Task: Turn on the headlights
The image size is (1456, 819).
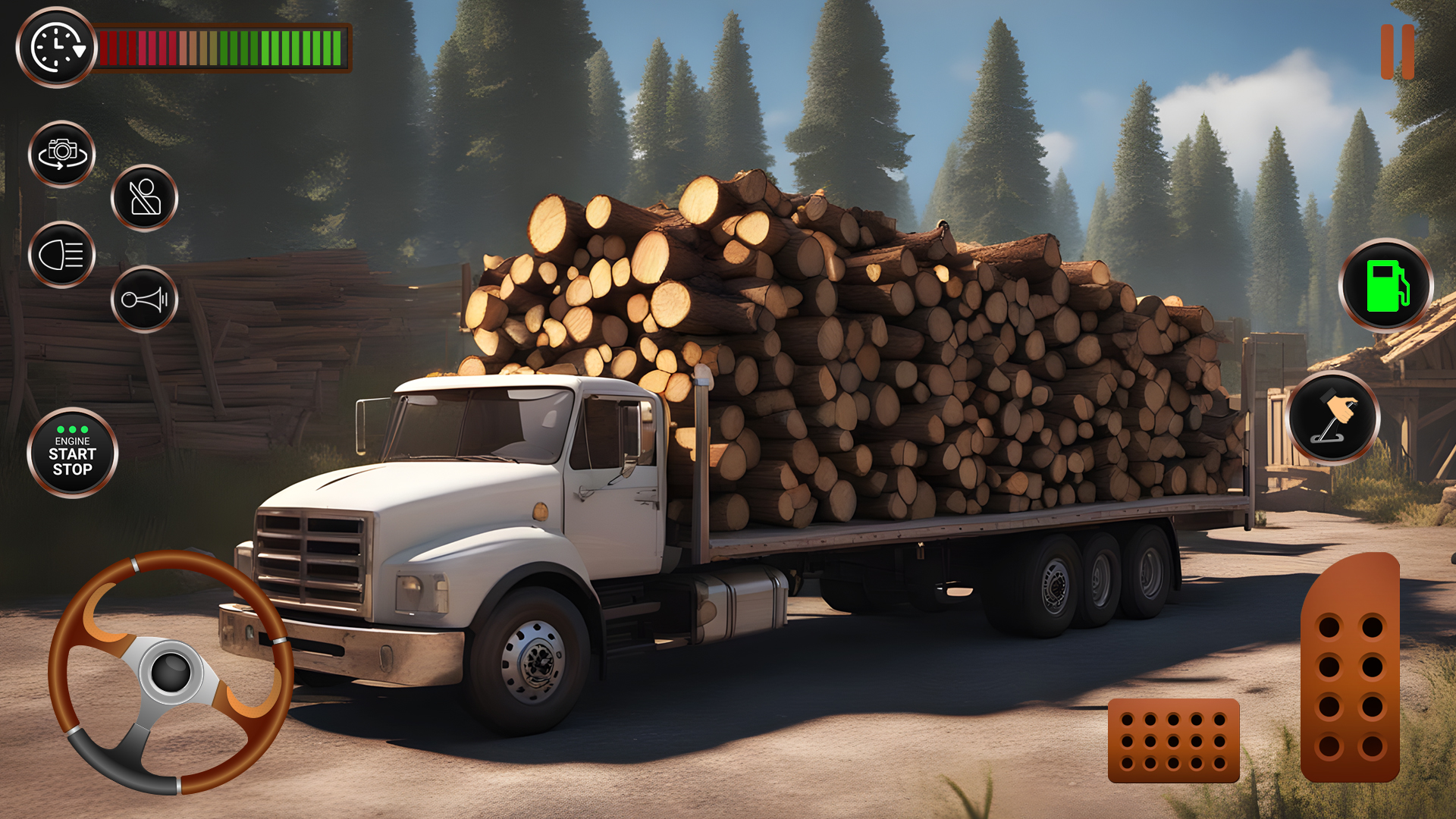Action: 62,255
